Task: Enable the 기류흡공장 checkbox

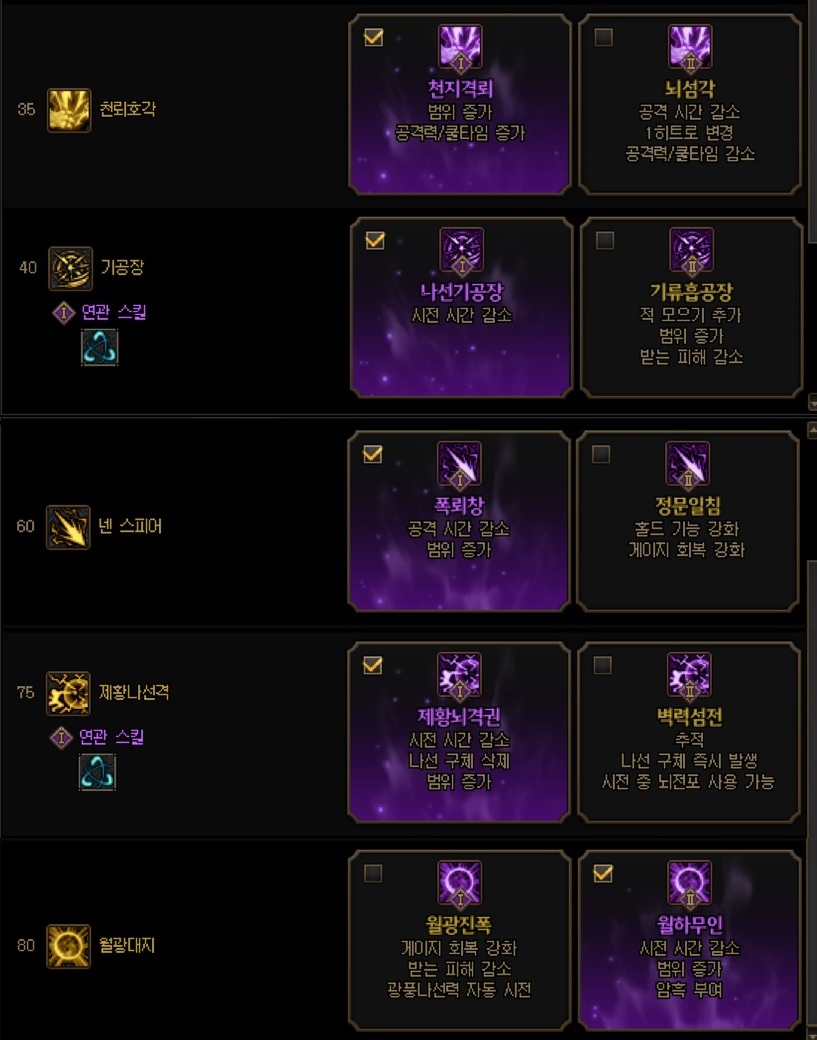Action: 603,241
